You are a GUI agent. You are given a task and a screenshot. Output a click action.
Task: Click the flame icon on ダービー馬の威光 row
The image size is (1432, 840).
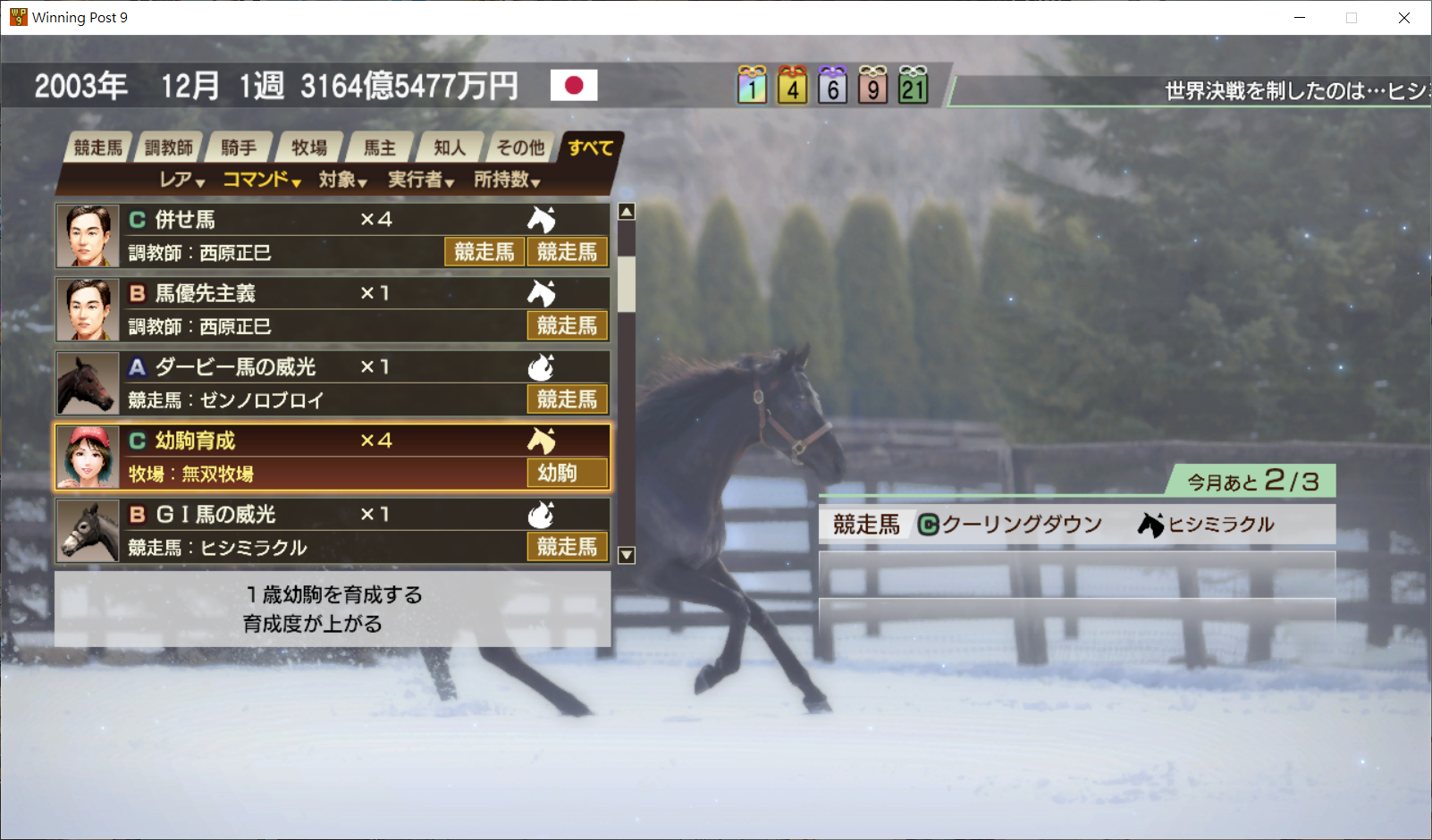(x=542, y=366)
